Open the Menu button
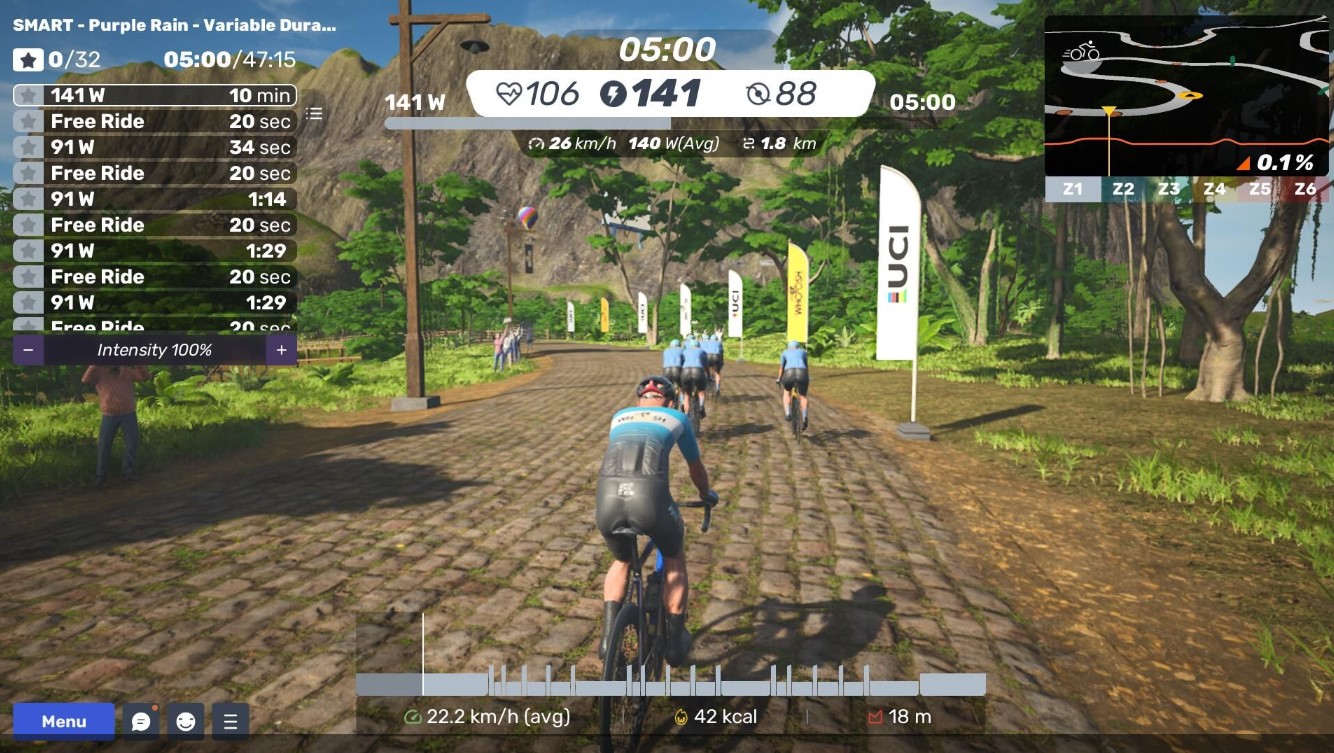Viewport: 1334px width, 753px height. click(x=64, y=721)
